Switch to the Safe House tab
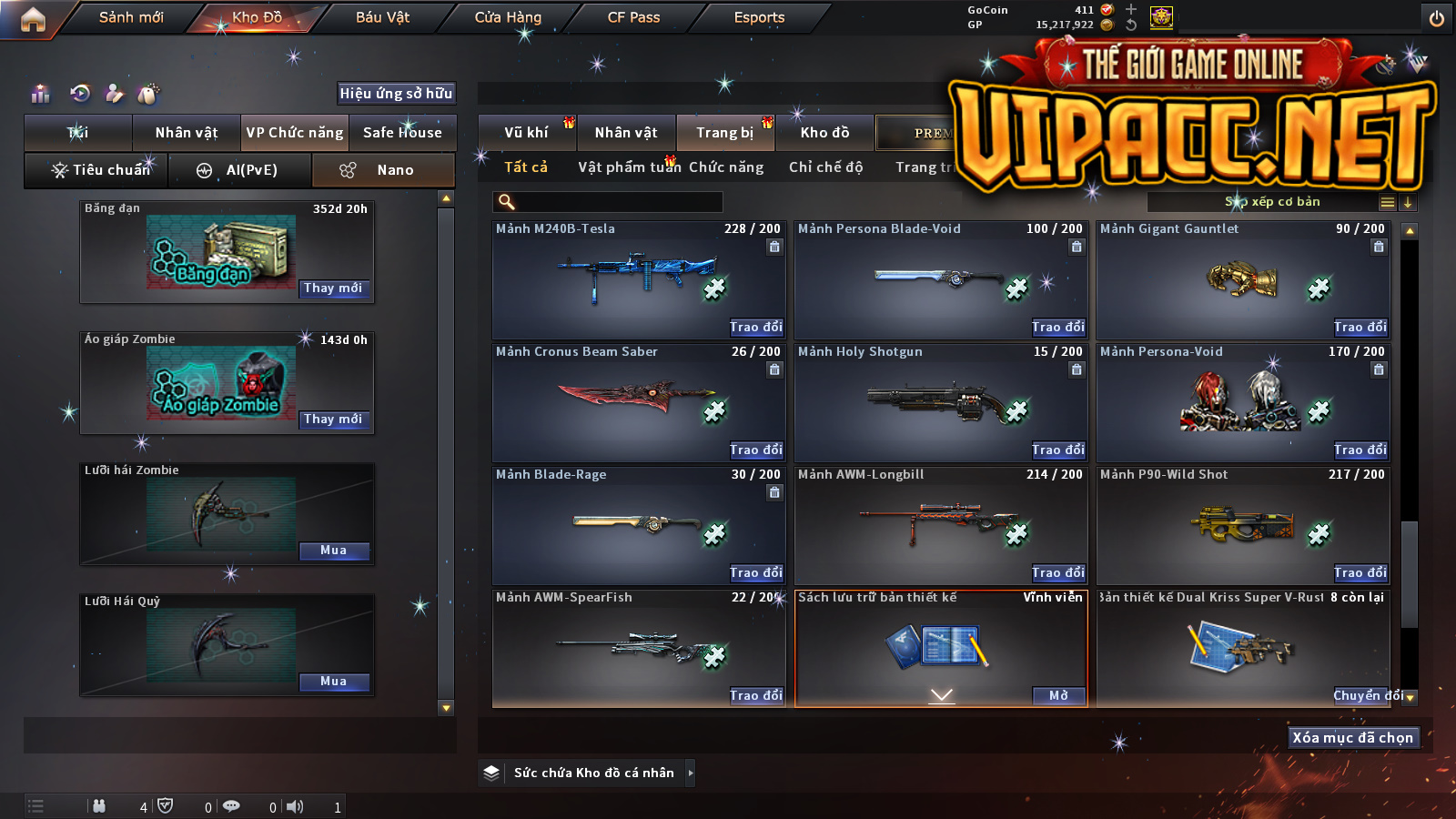1456x819 pixels. pyautogui.click(x=402, y=133)
